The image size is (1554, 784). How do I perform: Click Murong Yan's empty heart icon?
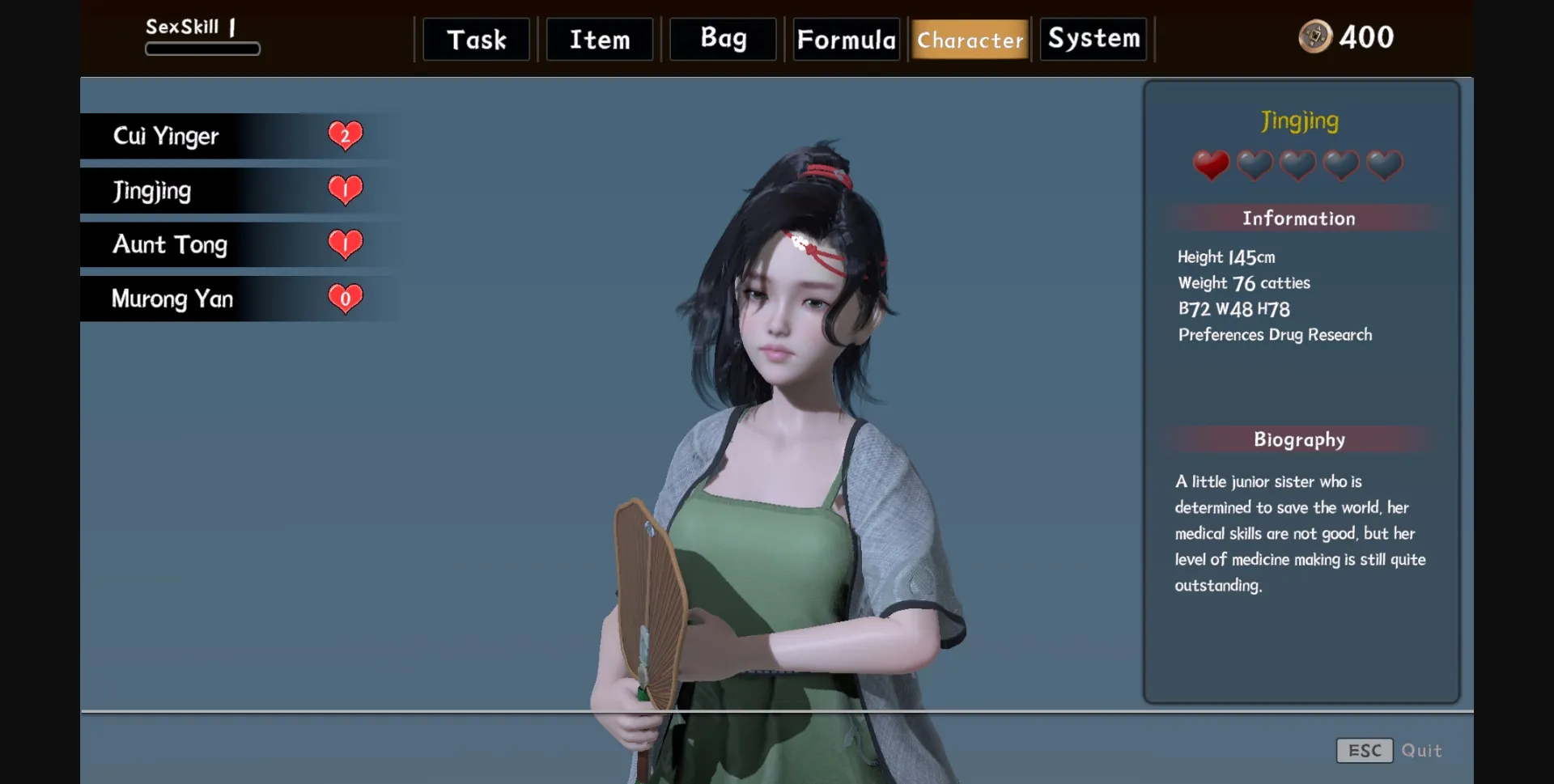pos(344,298)
